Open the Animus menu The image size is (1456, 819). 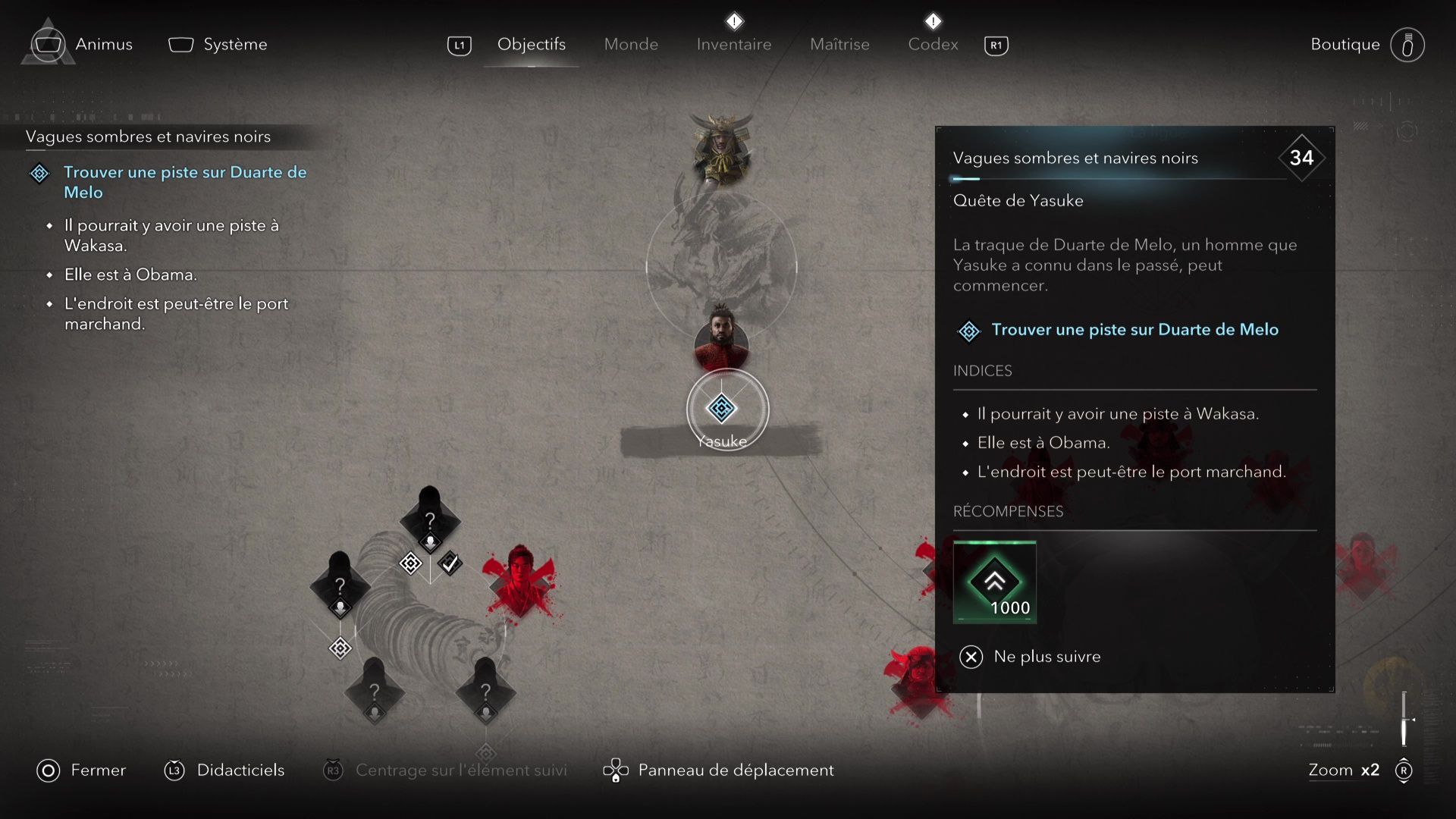(82, 44)
